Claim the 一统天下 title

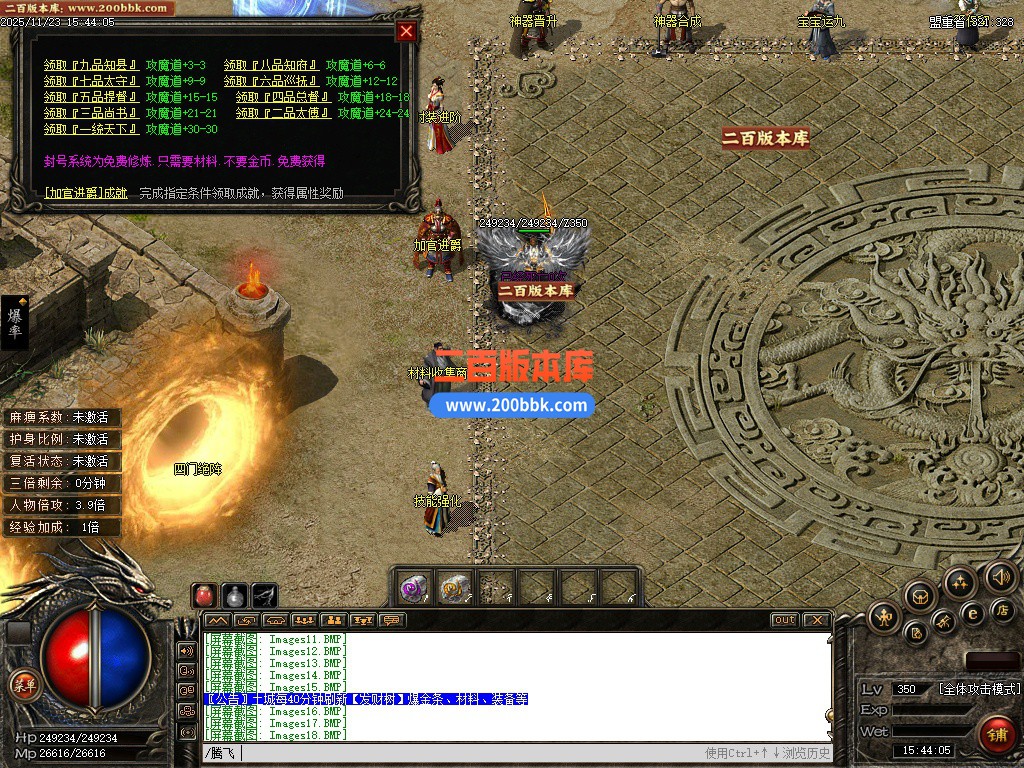point(91,129)
